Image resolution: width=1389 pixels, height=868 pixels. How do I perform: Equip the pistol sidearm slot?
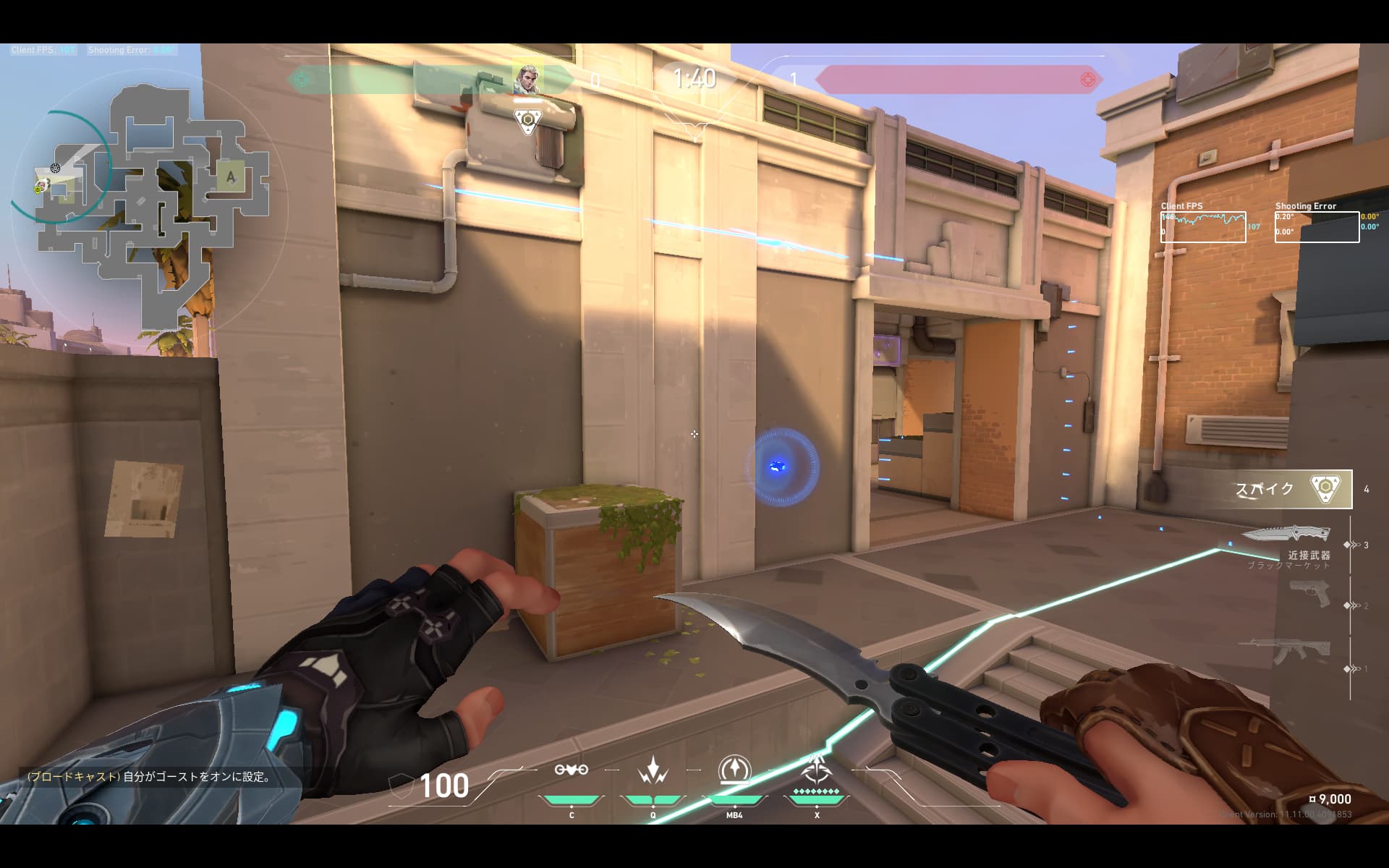(1310, 595)
